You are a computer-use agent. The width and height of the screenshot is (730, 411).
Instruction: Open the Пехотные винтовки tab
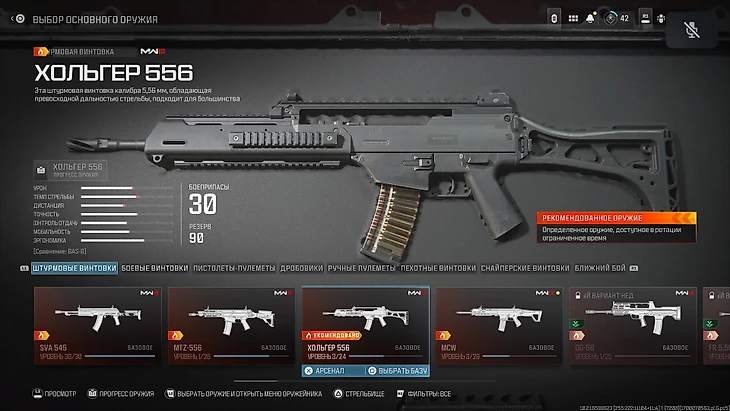coord(437,268)
